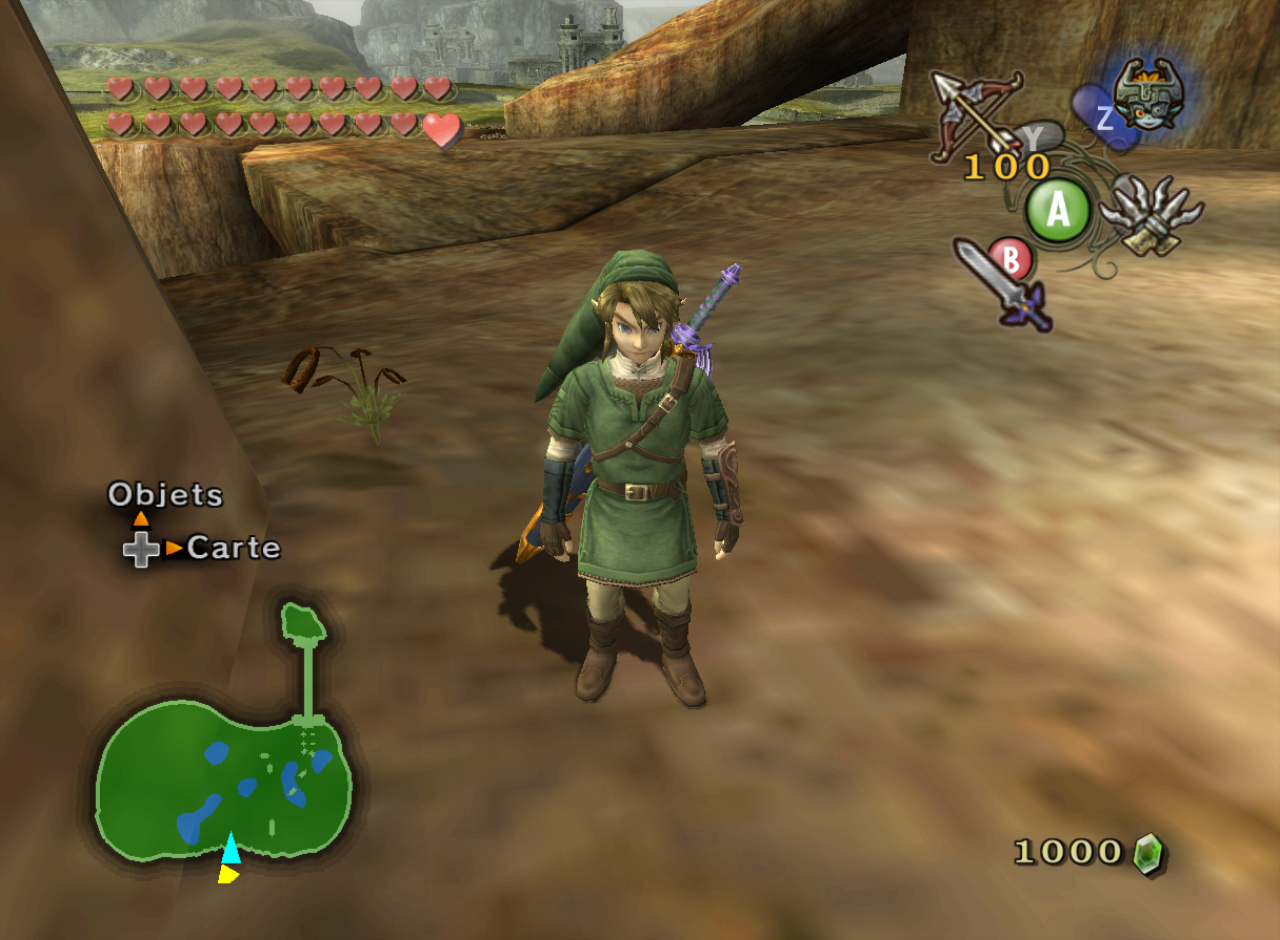Choose the Clawshot item icon

coord(1150,214)
